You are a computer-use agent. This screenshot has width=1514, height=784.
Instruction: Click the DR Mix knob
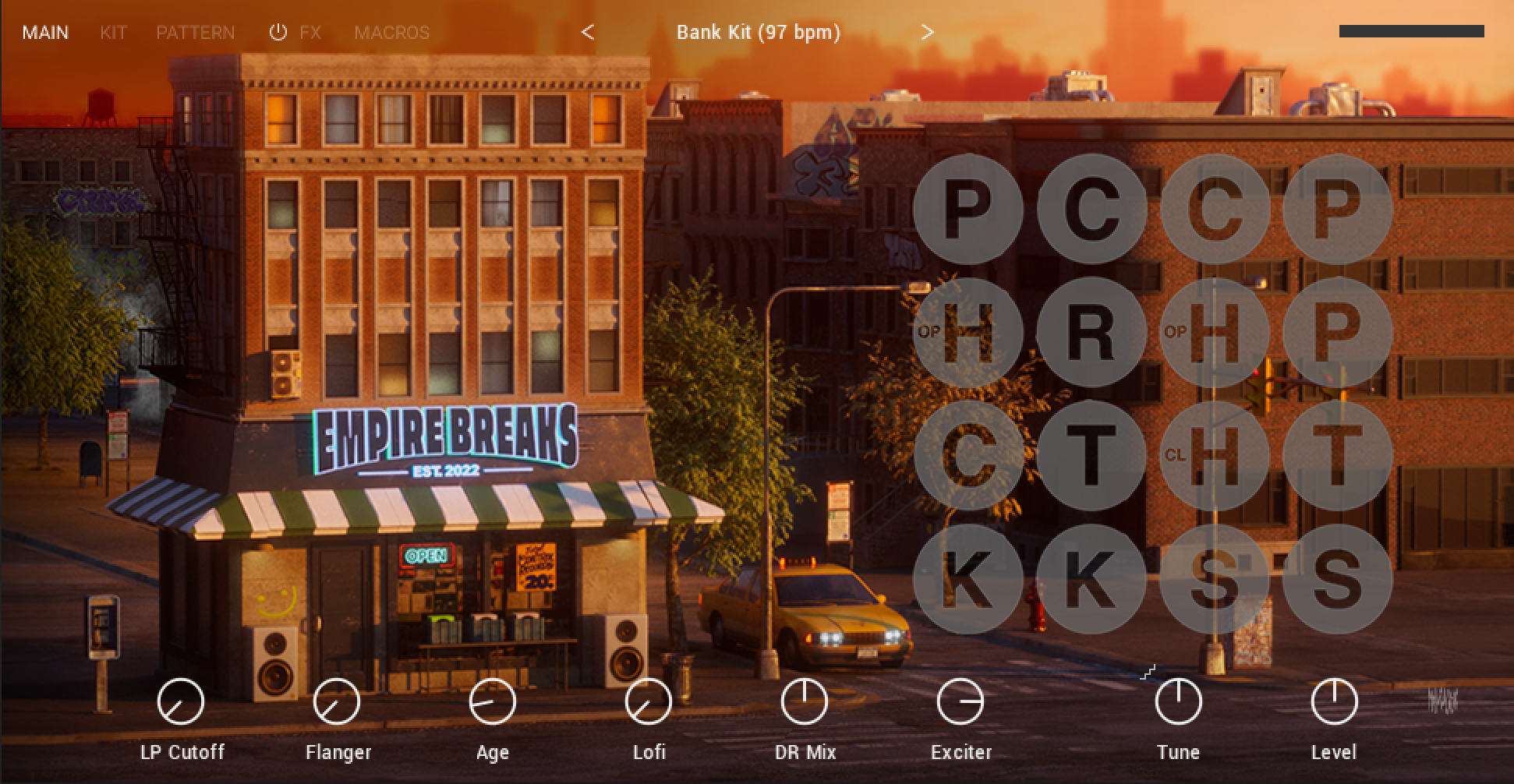pos(805,701)
